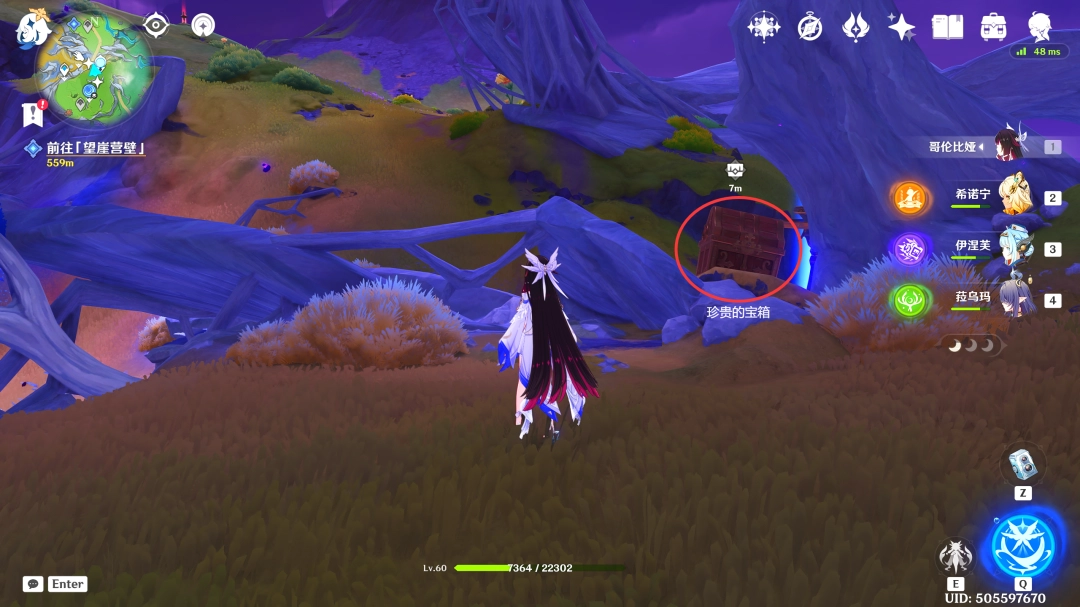Open the eight-pointed star emblem icon
The height and width of the screenshot is (607, 1080).
coord(764,27)
